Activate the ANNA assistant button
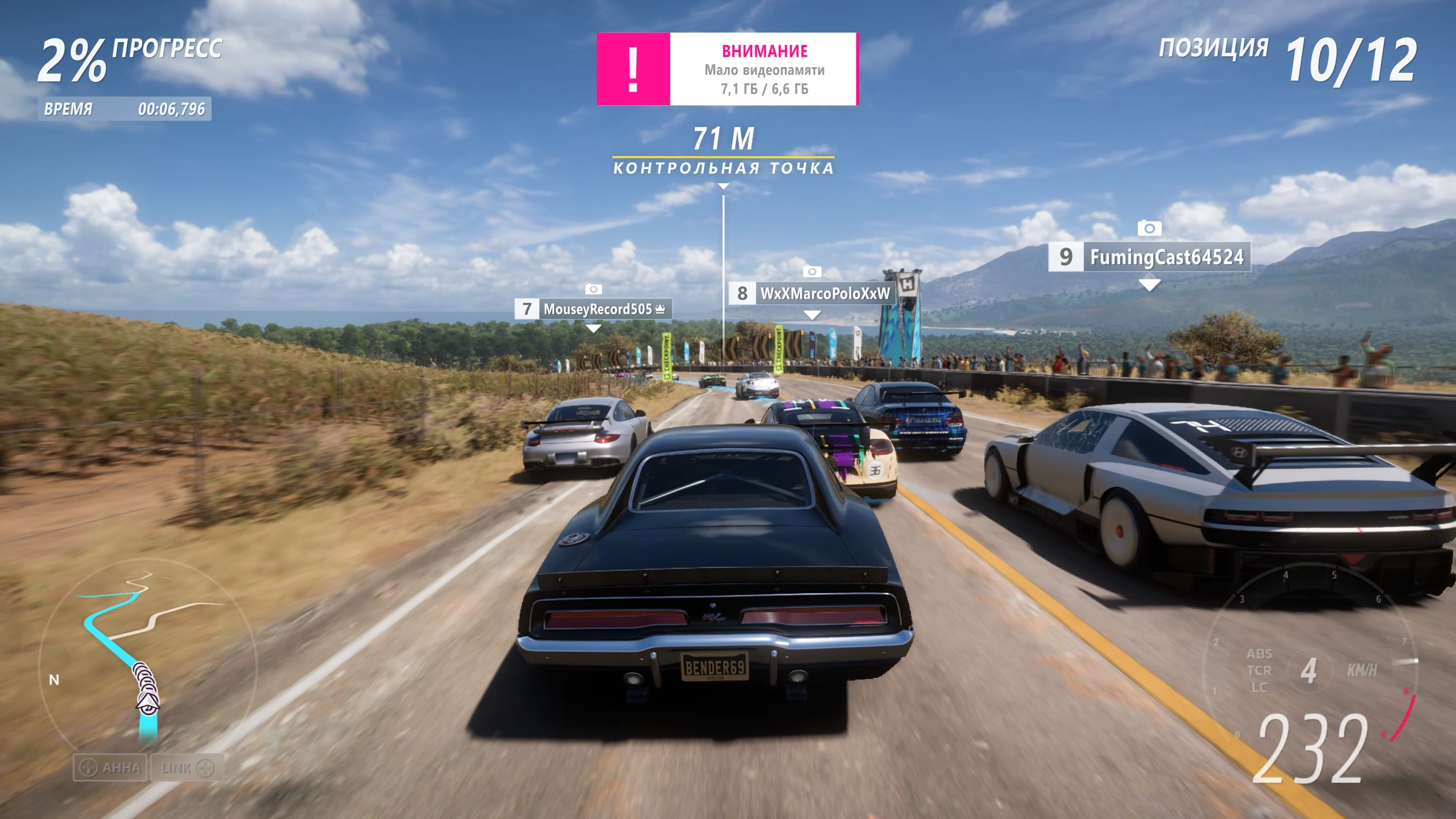 pos(110,768)
